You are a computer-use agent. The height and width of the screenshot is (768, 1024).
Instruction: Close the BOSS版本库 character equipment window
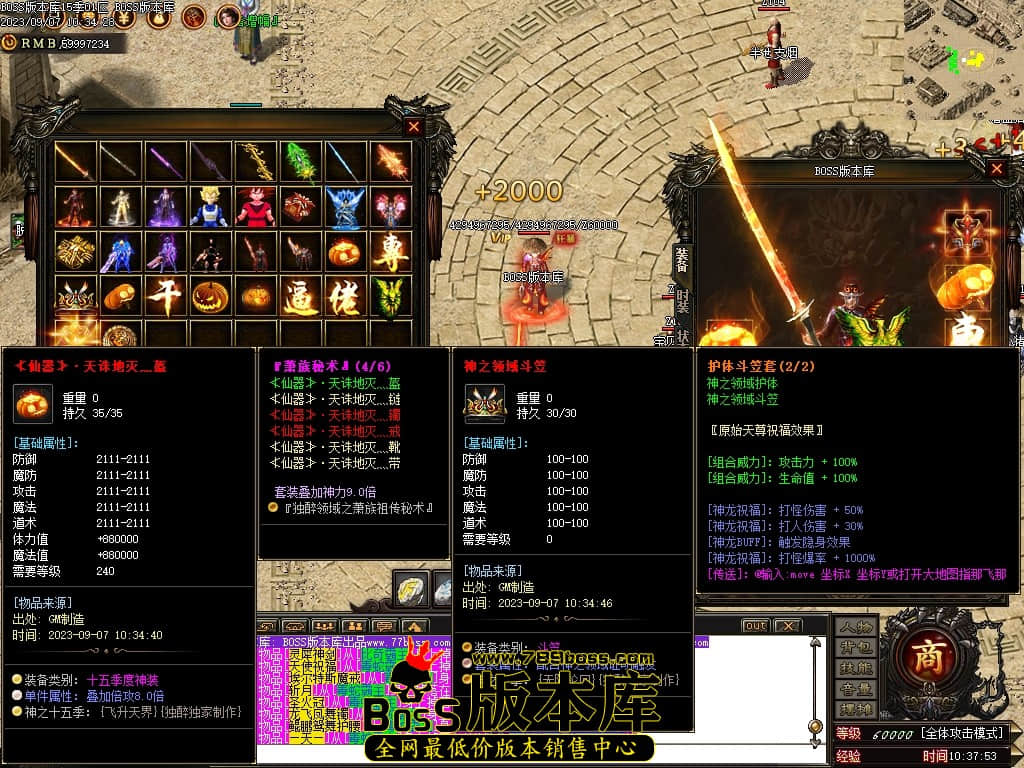pos(996,169)
